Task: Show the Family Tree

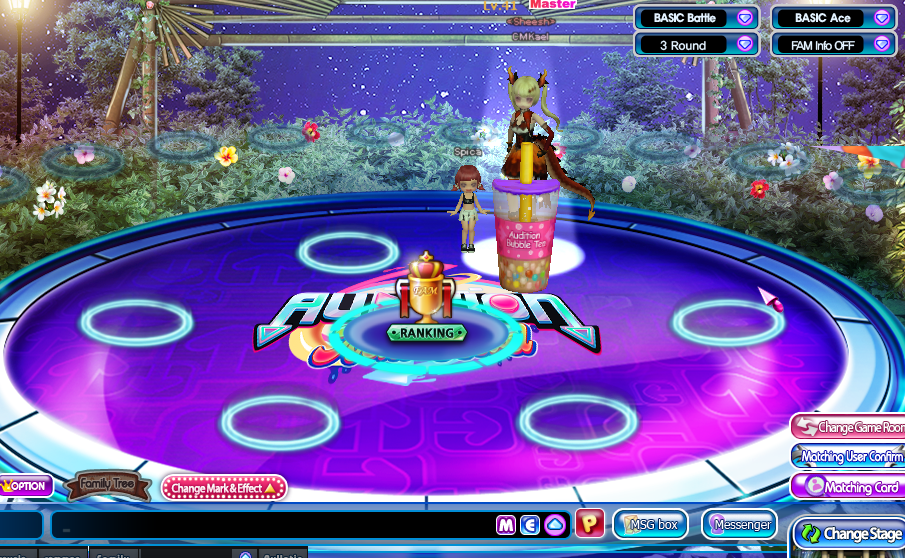Action: coord(107,486)
